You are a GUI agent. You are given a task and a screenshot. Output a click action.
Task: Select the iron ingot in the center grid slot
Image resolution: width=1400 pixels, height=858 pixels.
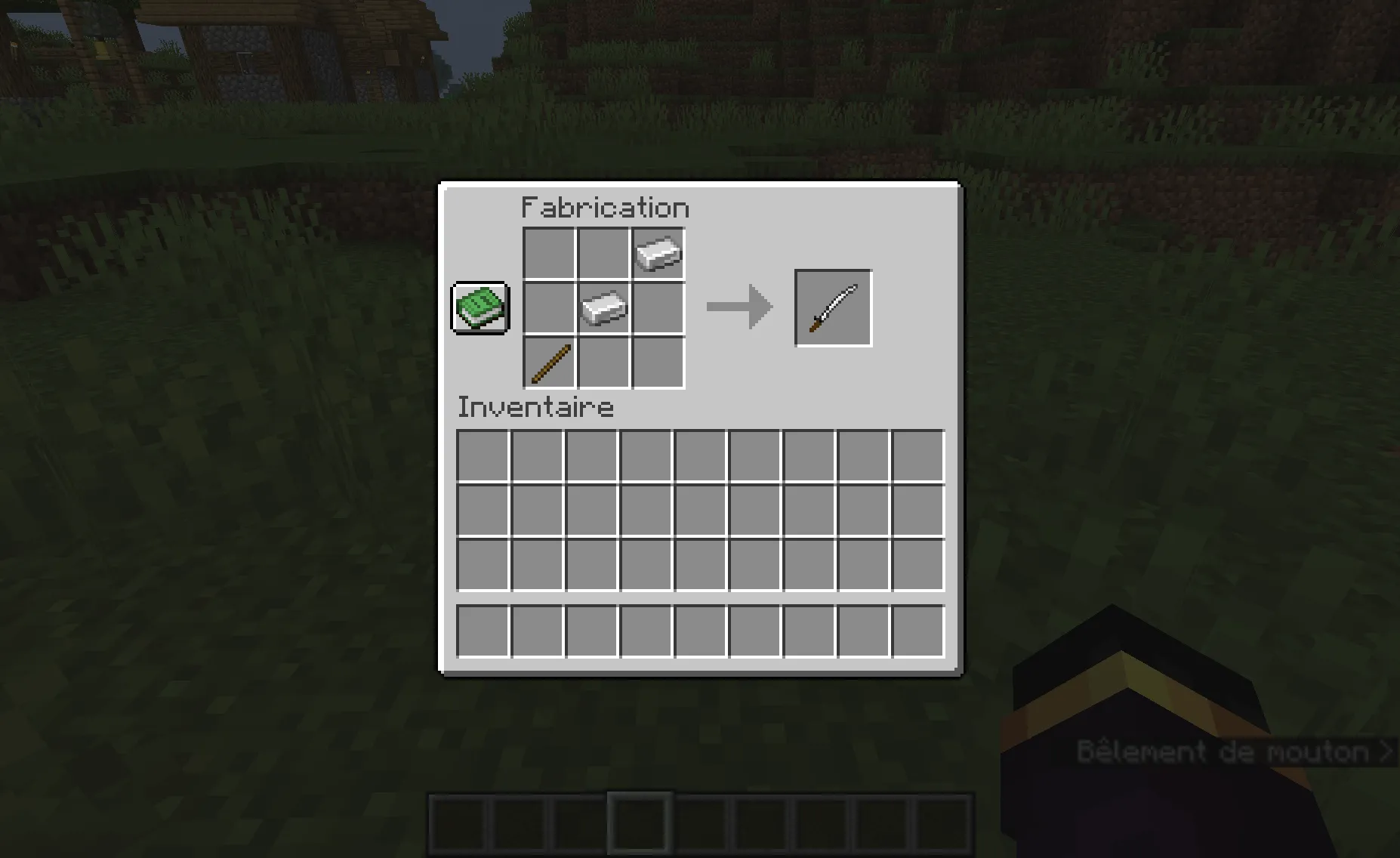pyautogui.click(x=603, y=307)
